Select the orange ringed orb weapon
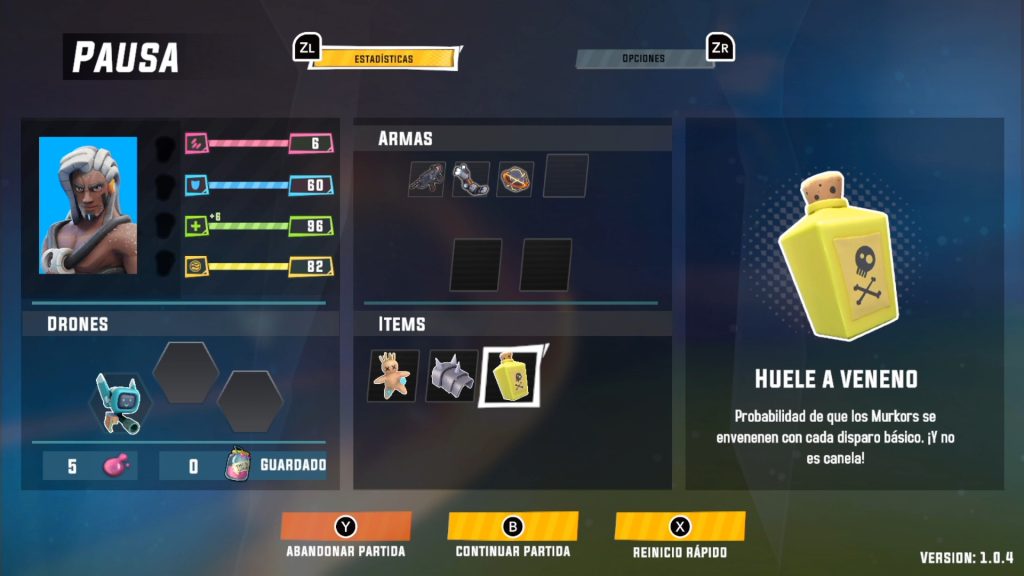The height and width of the screenshot is (576, 1024). pos(515,179)
